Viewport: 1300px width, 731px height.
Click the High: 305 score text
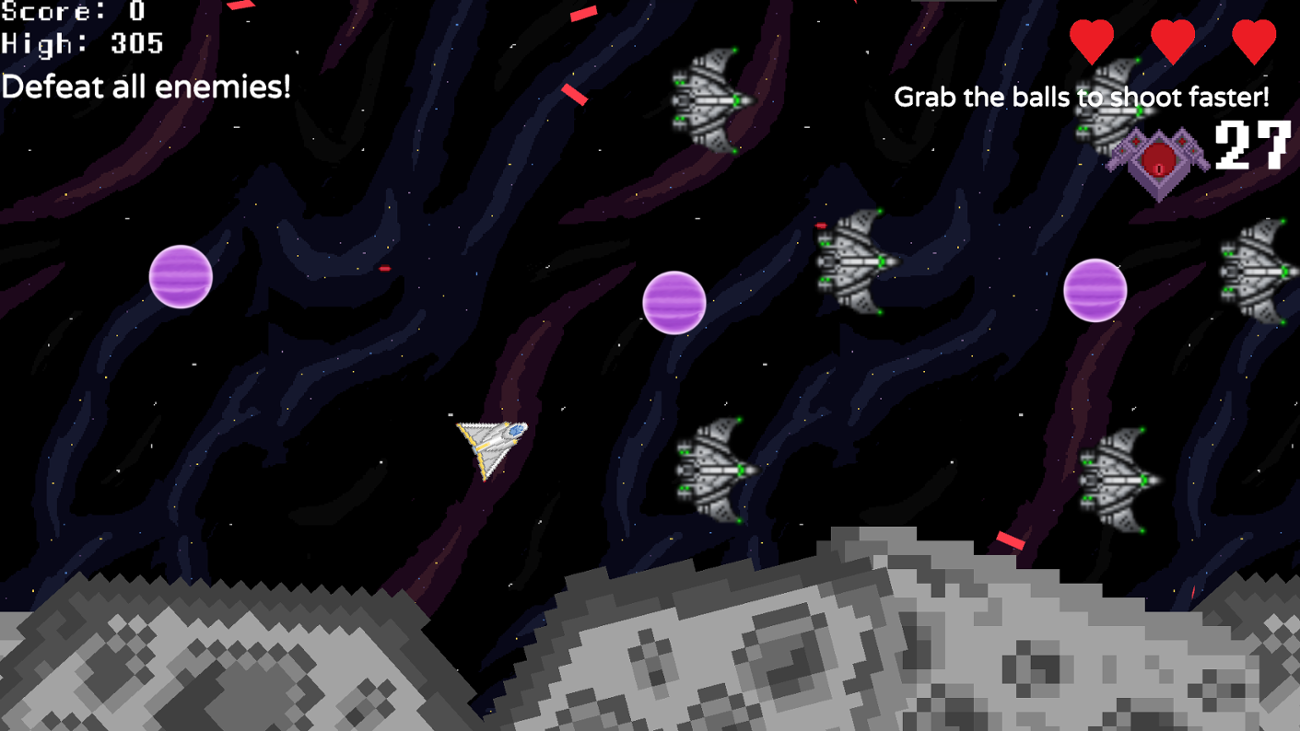click(82, 44)
